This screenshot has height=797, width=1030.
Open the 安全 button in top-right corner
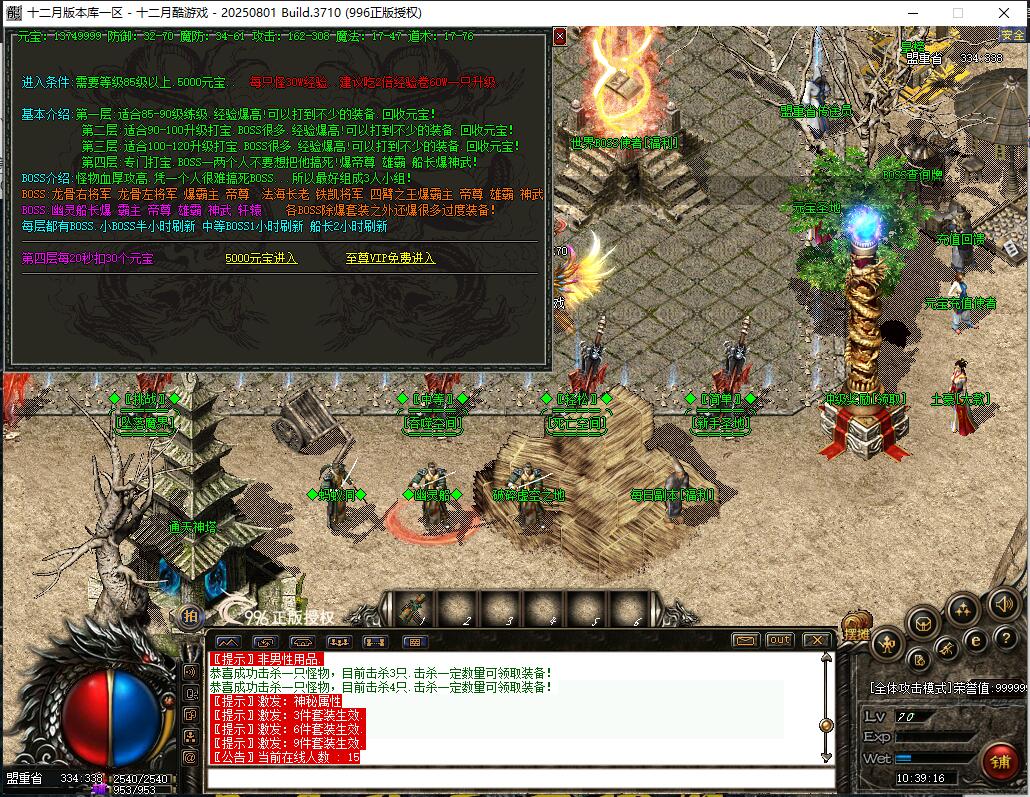coord(1012,35)
